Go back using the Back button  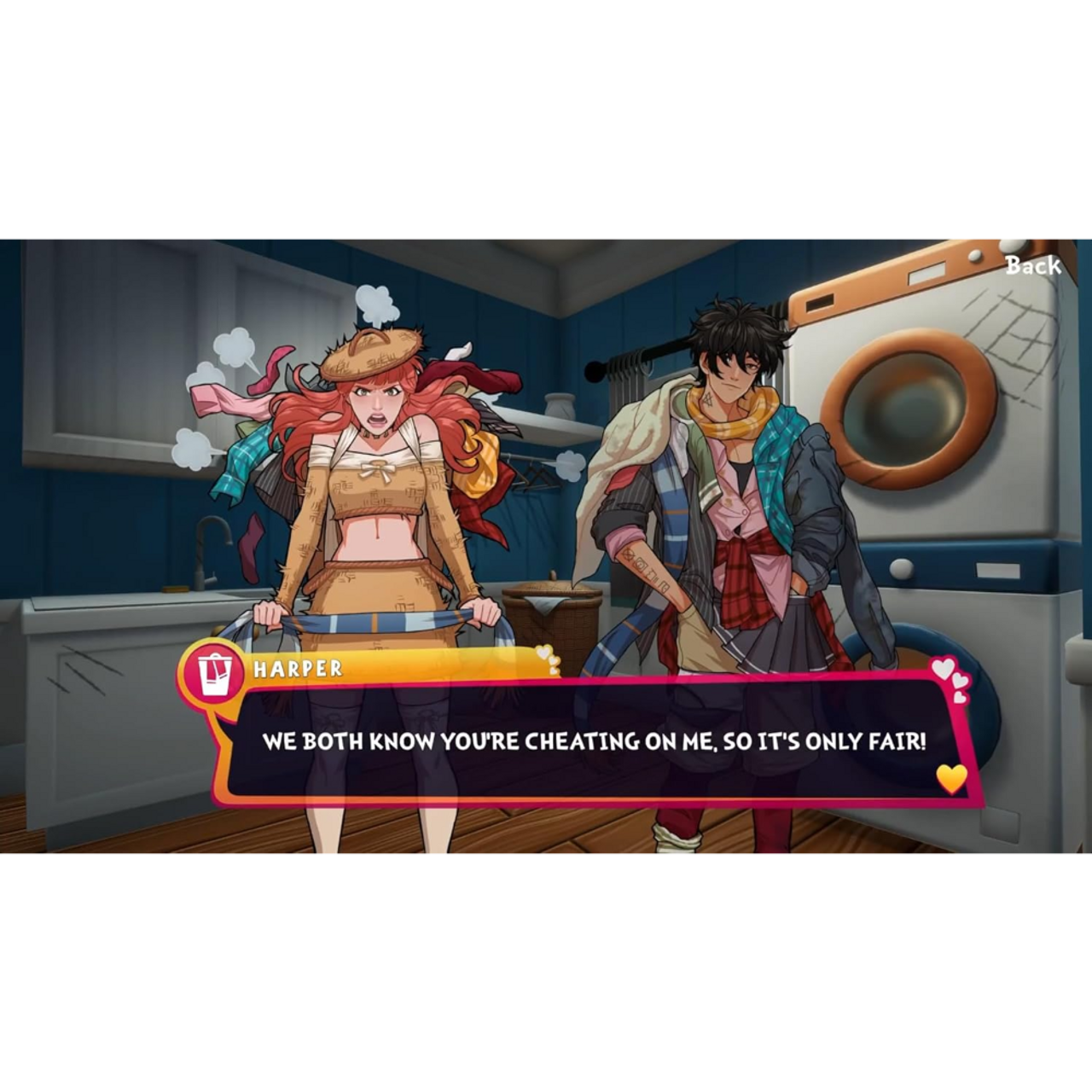tap(1032, 265)
